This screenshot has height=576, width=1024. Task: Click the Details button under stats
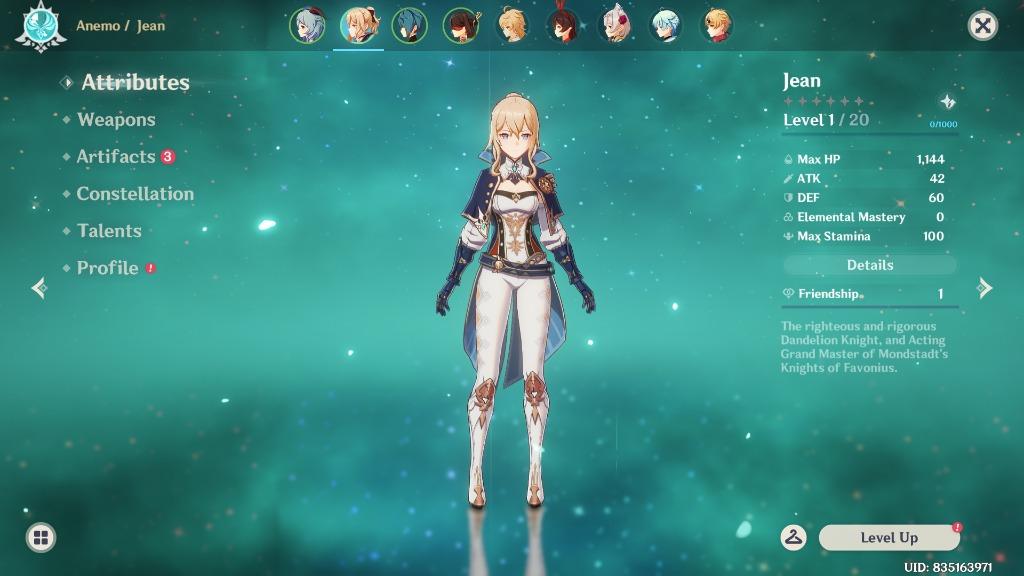point(869,265)
